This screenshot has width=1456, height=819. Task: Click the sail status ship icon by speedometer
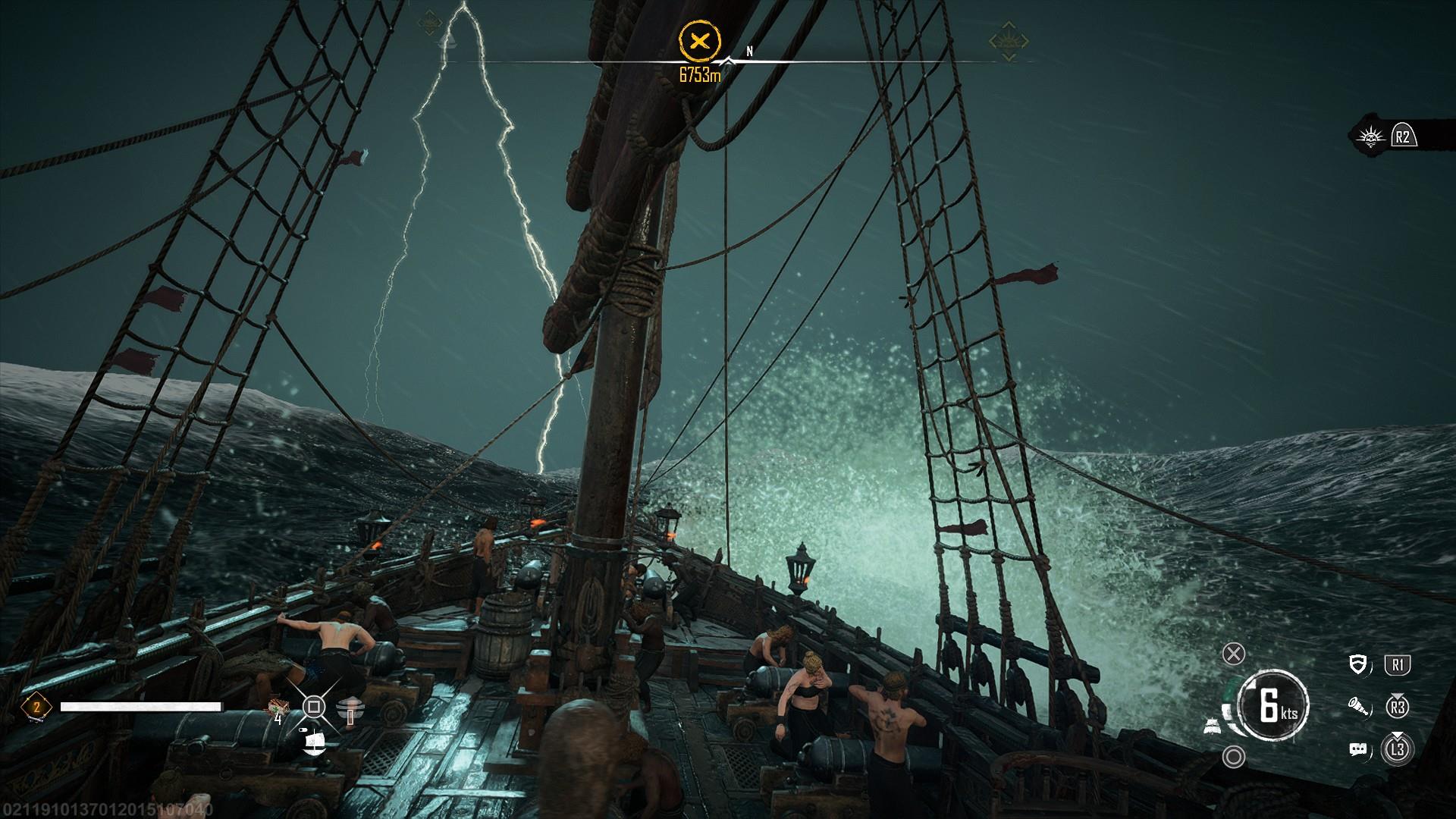click(x=1211, y=726)
